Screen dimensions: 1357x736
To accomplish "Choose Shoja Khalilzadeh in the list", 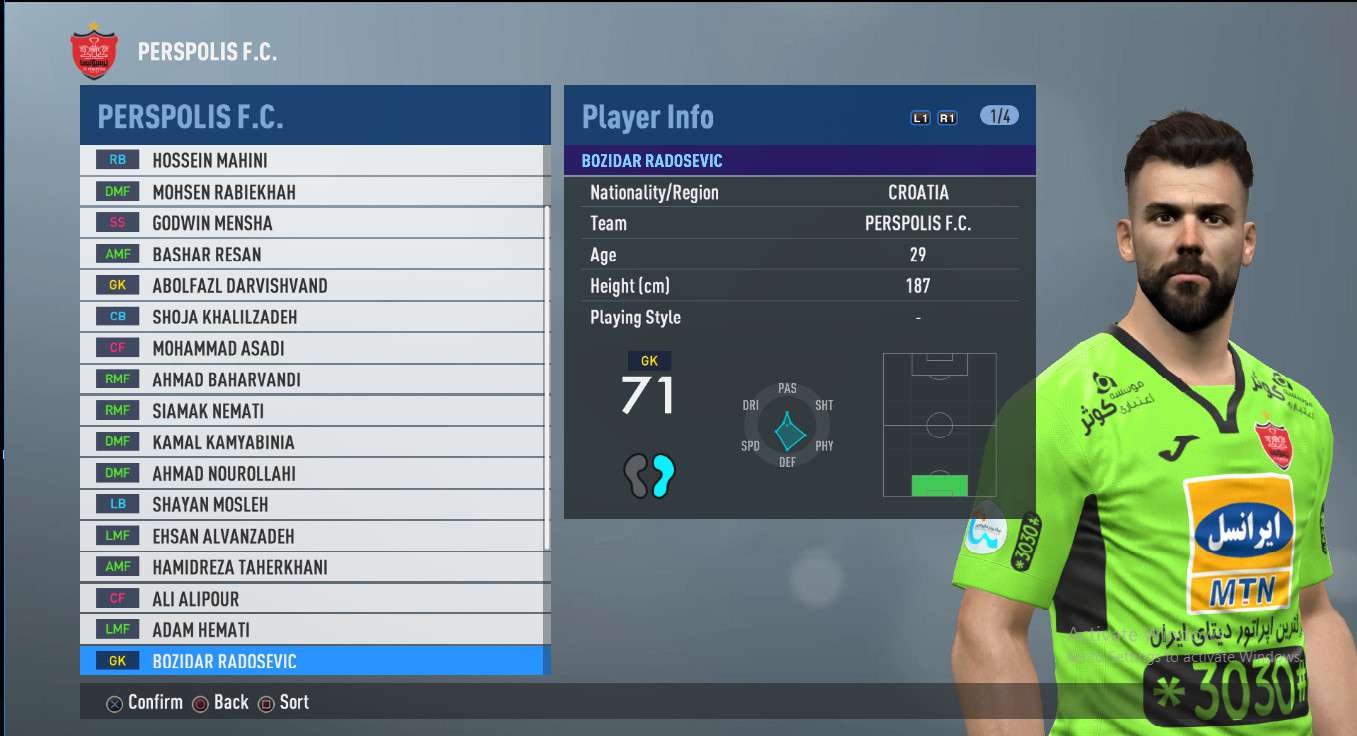I will click(x=312, y=317).
